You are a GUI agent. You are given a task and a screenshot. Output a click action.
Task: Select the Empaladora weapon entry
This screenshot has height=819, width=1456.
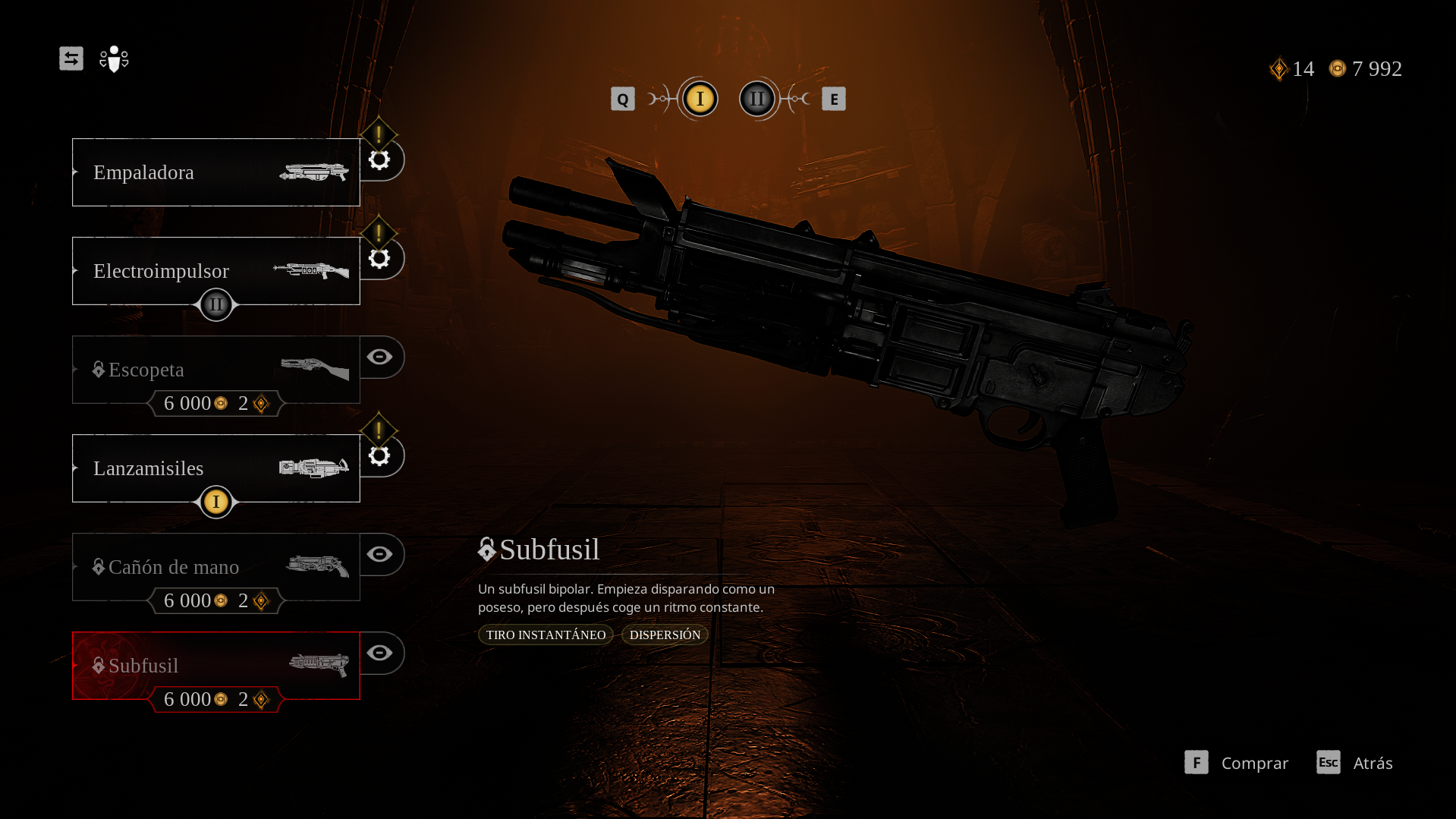click(x=215, y=172)
